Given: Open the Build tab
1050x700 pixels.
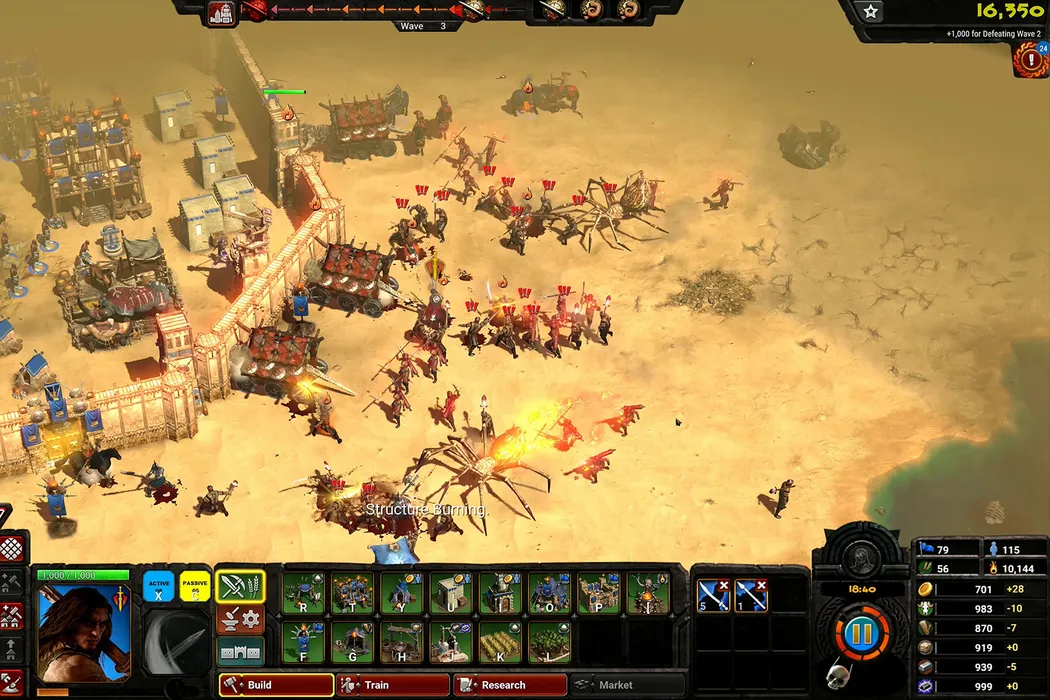Looking at the screenshot, I should pos(275,685).
